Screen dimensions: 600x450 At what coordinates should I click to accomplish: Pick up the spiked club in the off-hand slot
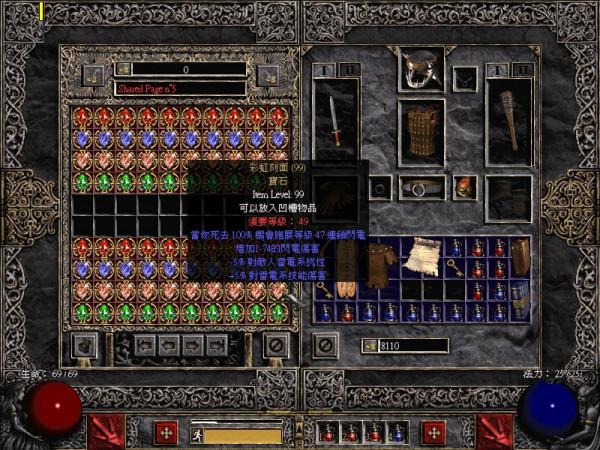(x=508, y=118)
